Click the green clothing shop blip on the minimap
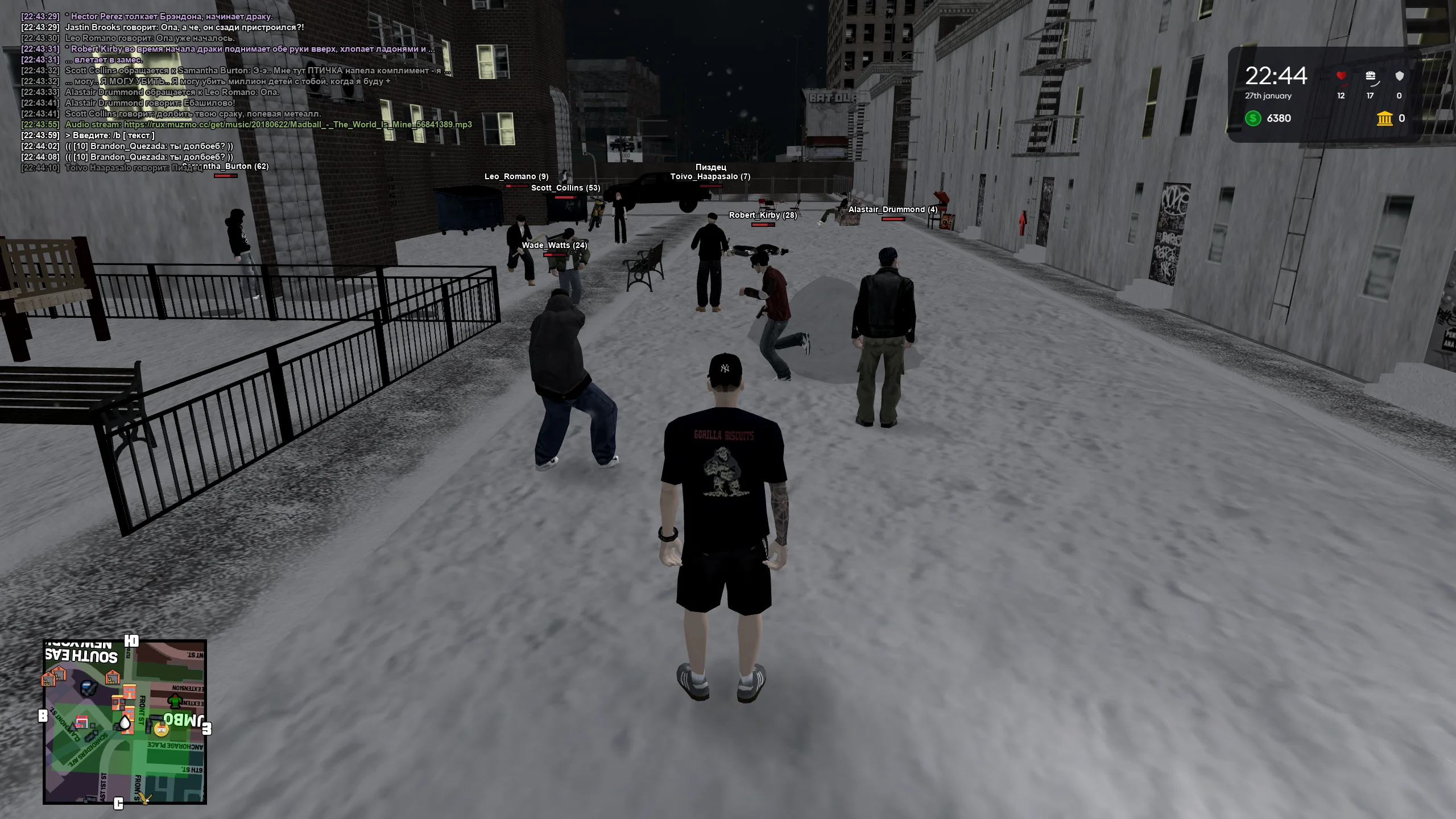This screenshot has width=1456, height=819. (x=175, y=701)
